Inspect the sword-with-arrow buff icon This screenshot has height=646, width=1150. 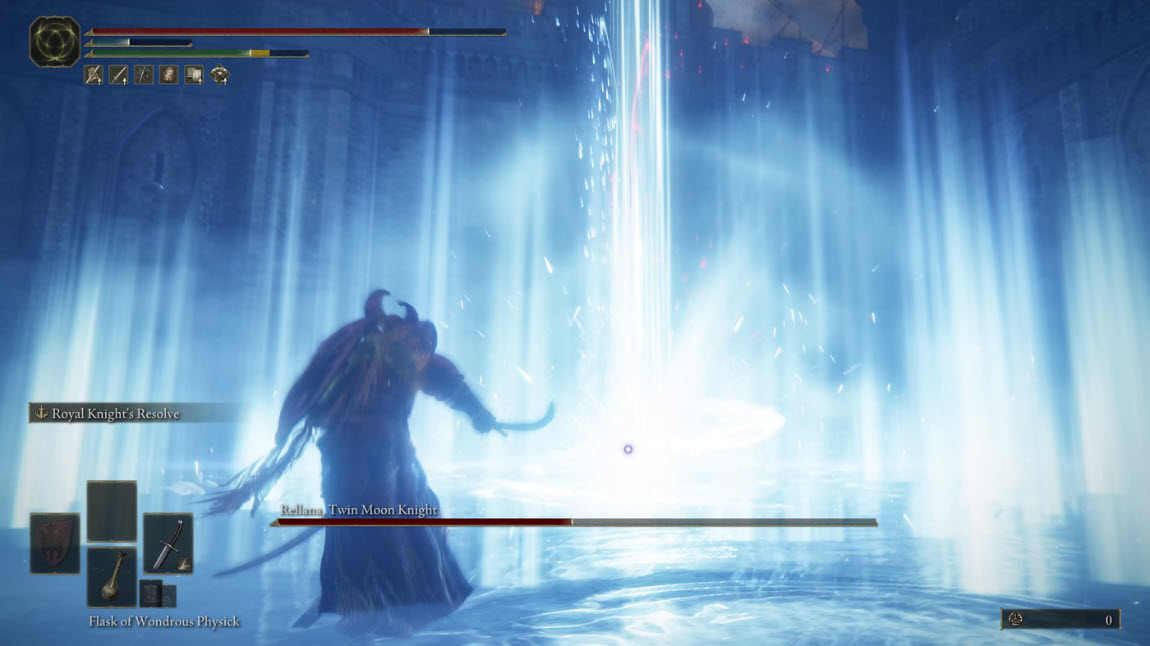pos(119,74)
